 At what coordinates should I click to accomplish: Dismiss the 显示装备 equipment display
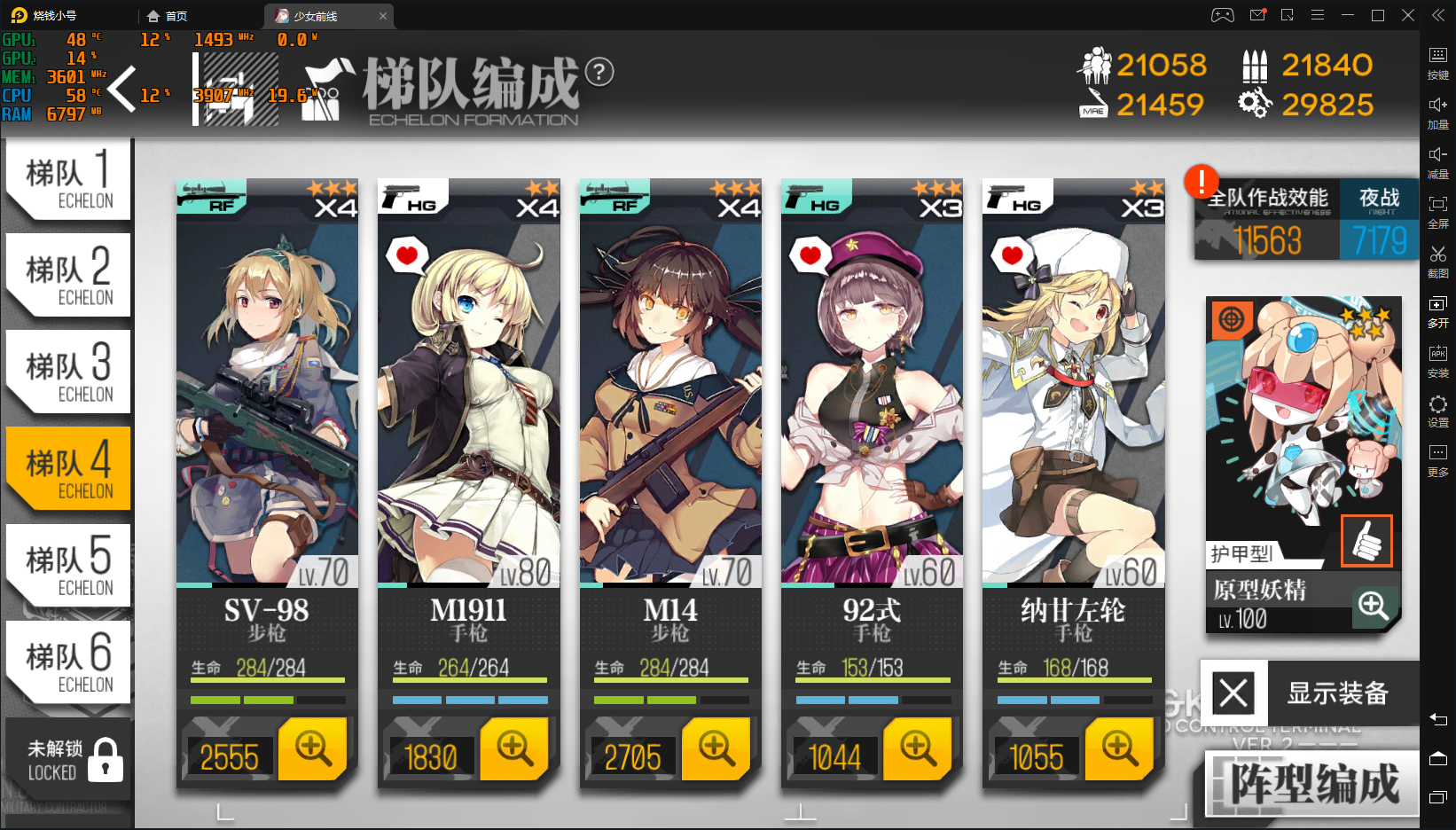1232,693
